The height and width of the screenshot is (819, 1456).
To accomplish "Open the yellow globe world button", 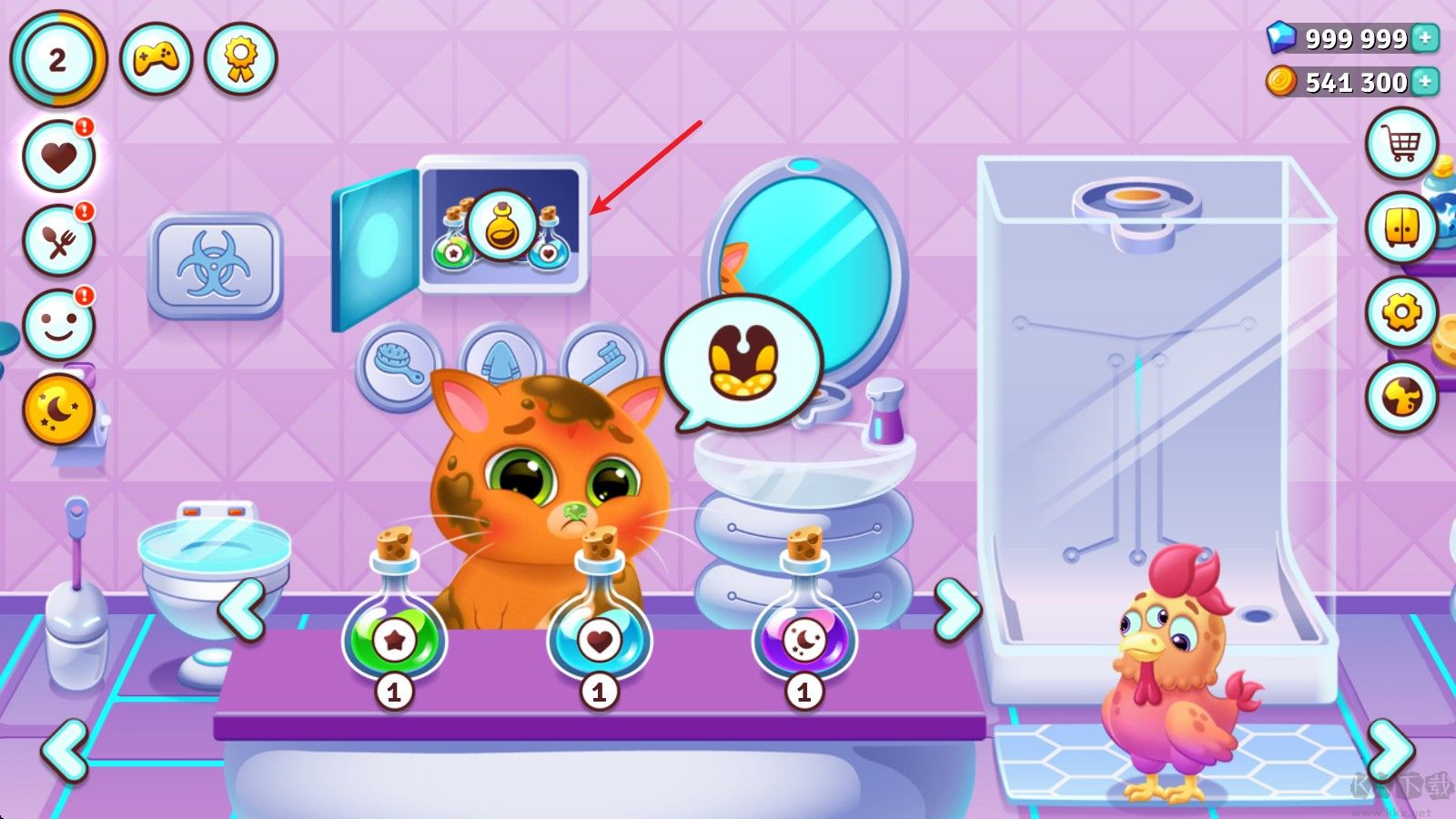I will (x=1401, y=397).
